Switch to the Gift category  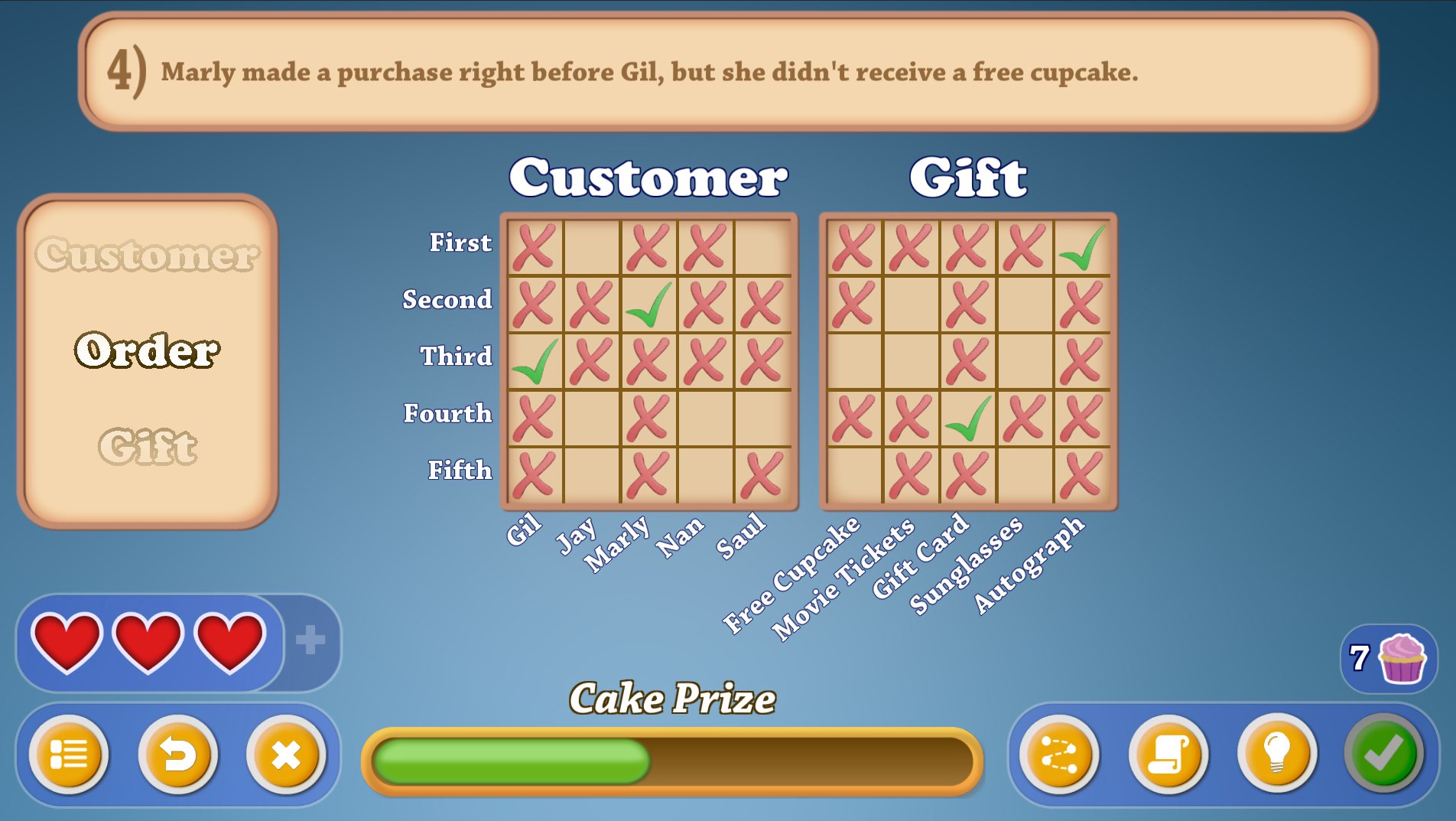[x=150, y=448]
